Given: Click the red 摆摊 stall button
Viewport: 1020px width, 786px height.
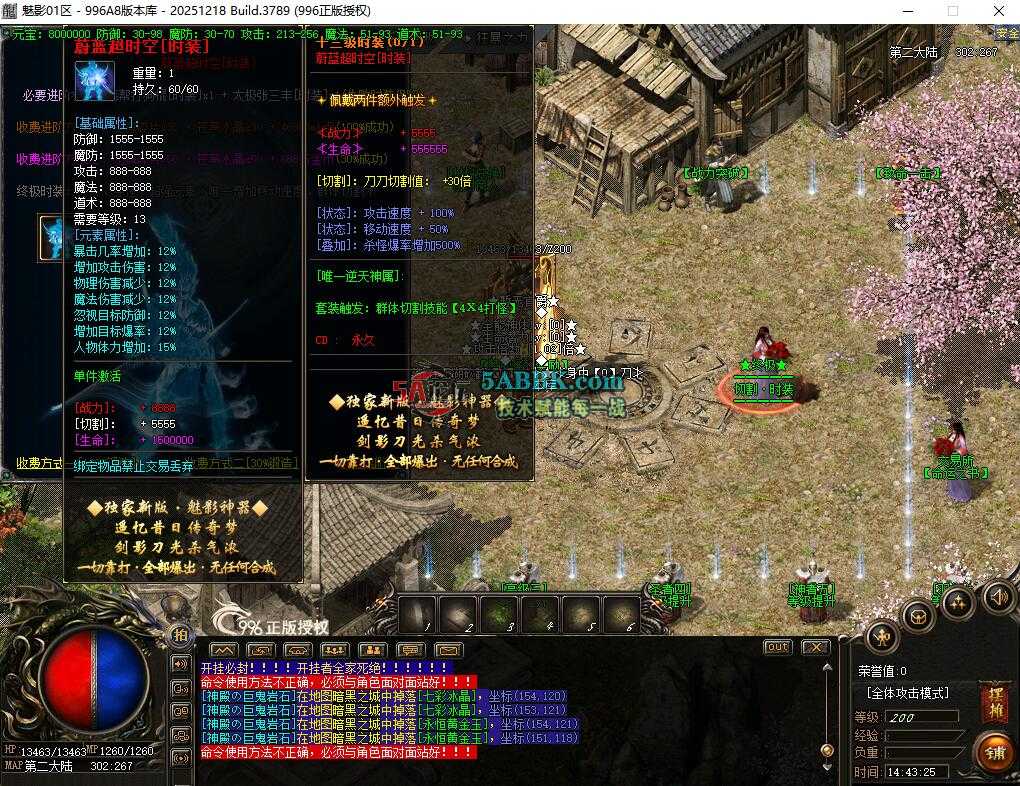Looking at the screenshot, I should tap(995, 698).
